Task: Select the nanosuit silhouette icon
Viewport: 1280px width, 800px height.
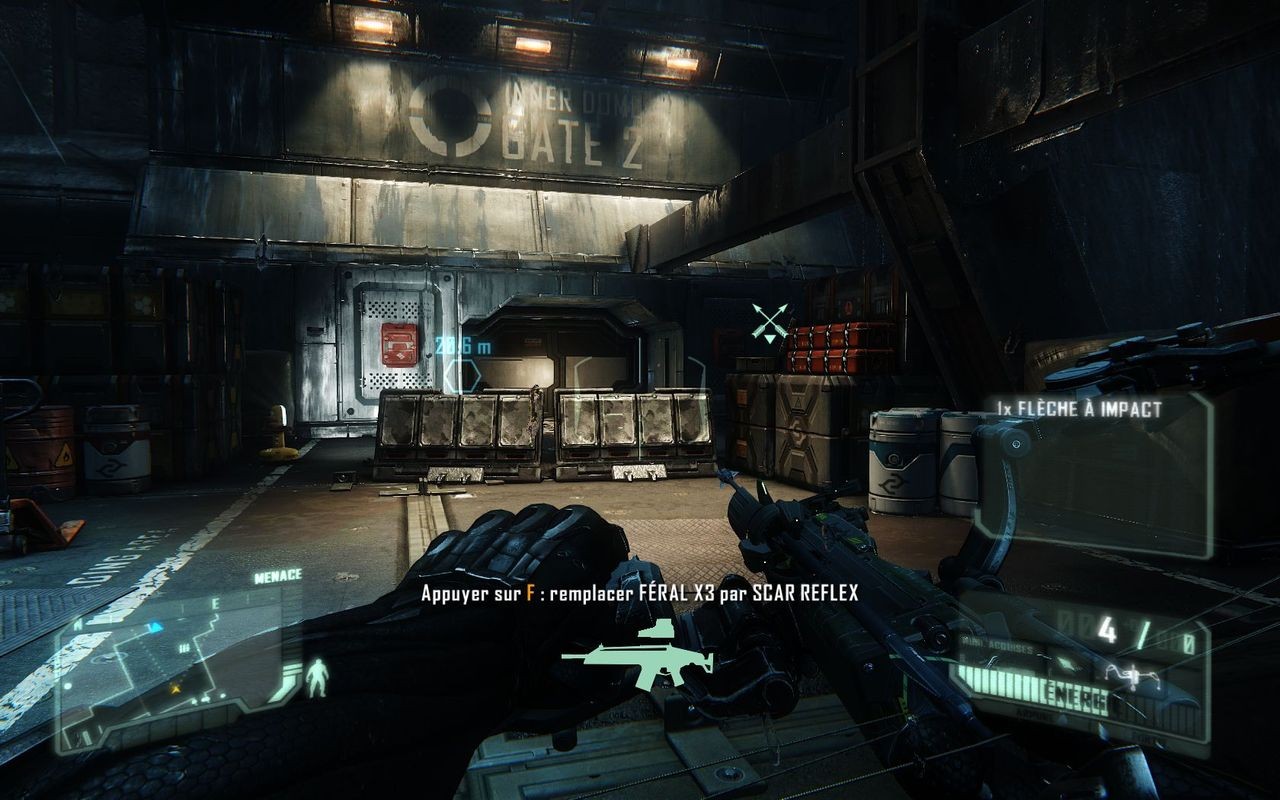Action: [x=319, y=676]
